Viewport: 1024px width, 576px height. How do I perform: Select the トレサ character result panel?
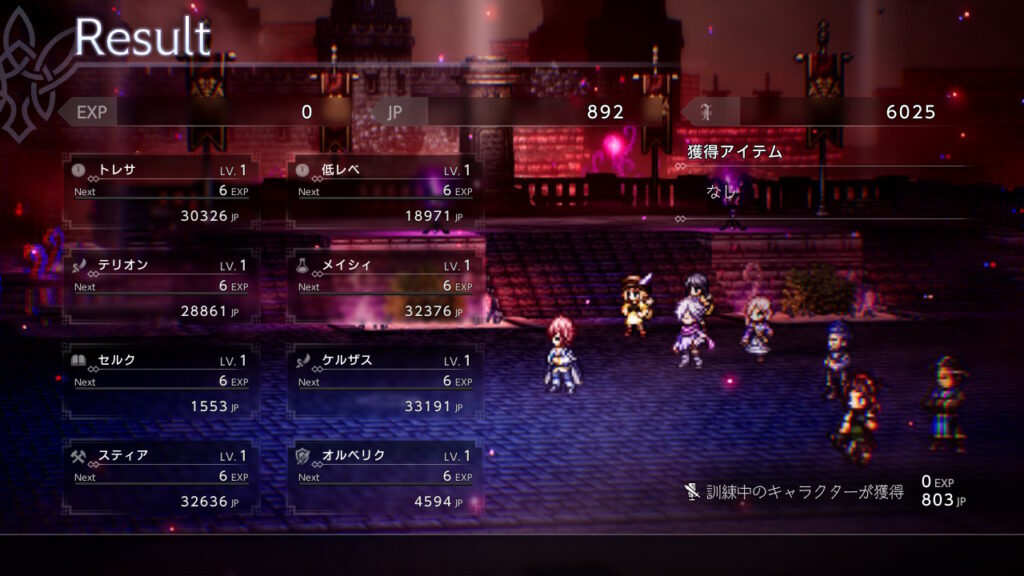click(x=160, y=192)
